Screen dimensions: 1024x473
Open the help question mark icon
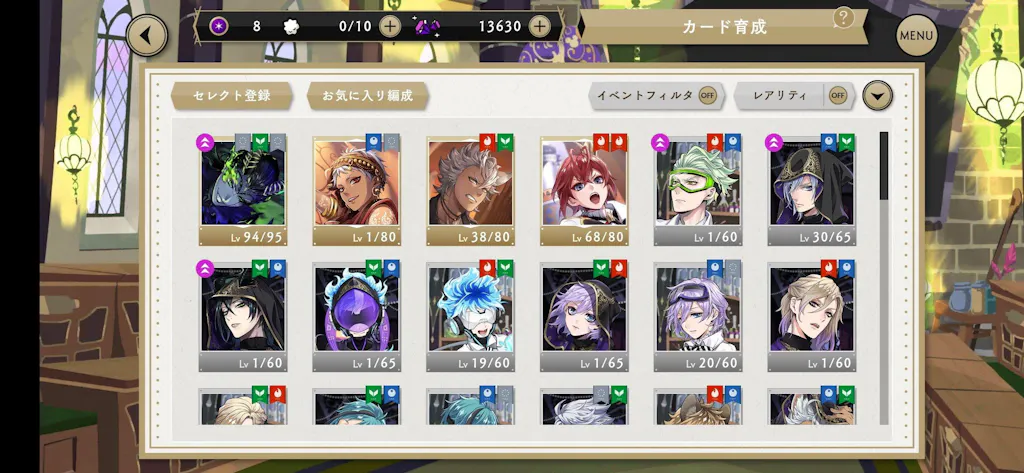[x=844, y=17]
